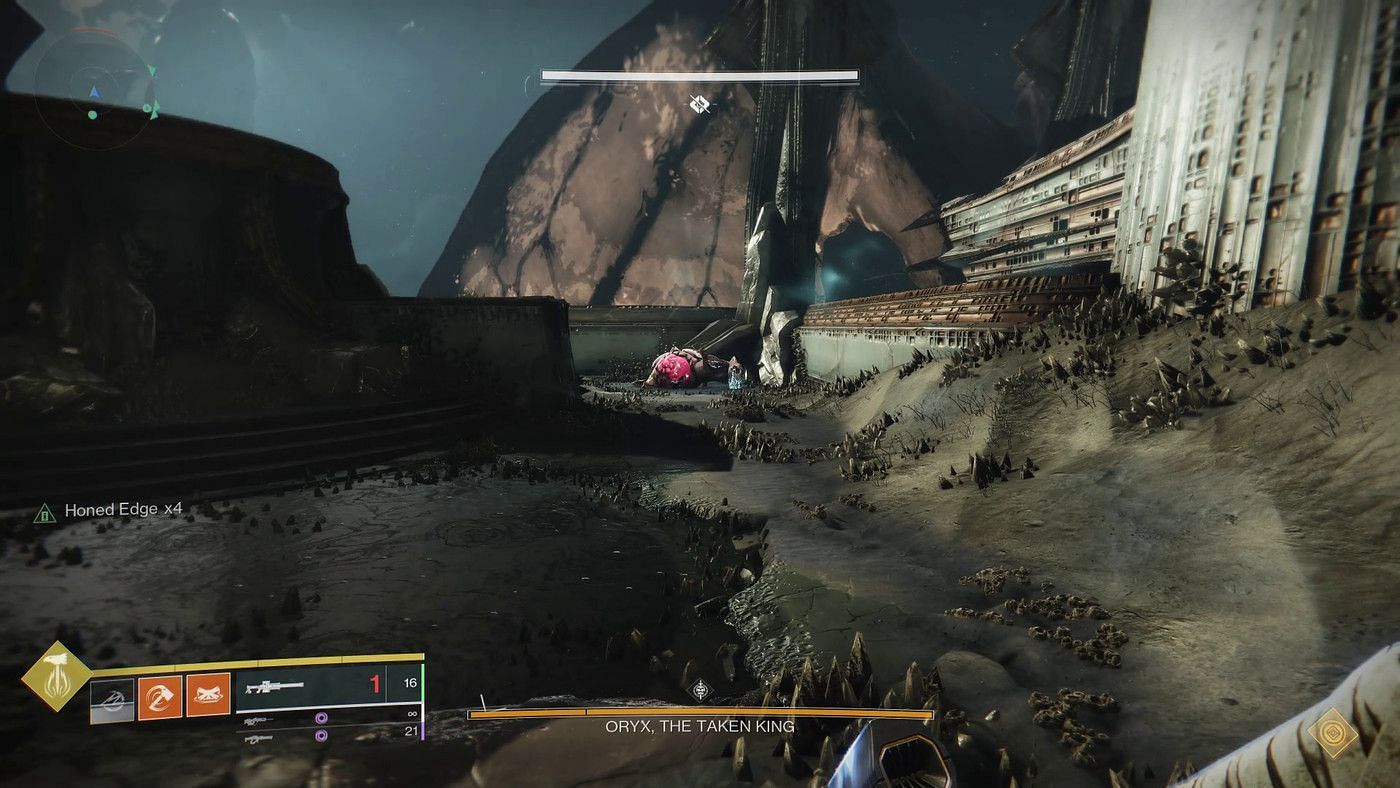The width and height of the screenshot is (1400, 788).
Task: Select the greyed-out grenade ability slot
Action: tap(111, 696)
